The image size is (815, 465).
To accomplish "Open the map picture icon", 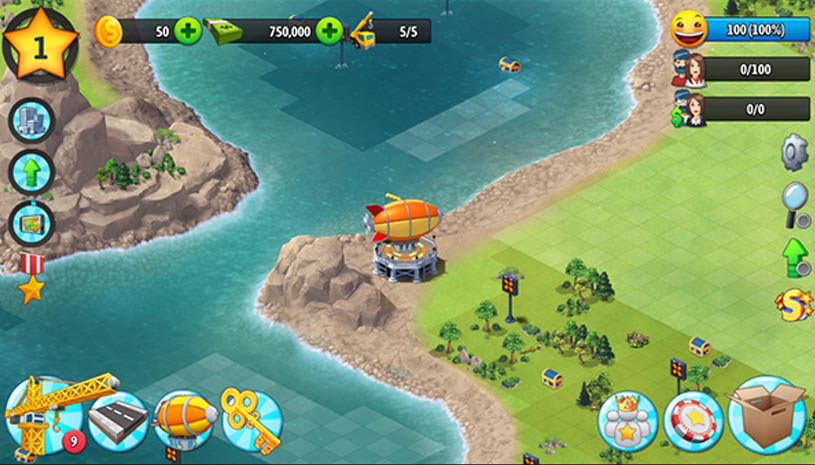I will tap(30, 222).
